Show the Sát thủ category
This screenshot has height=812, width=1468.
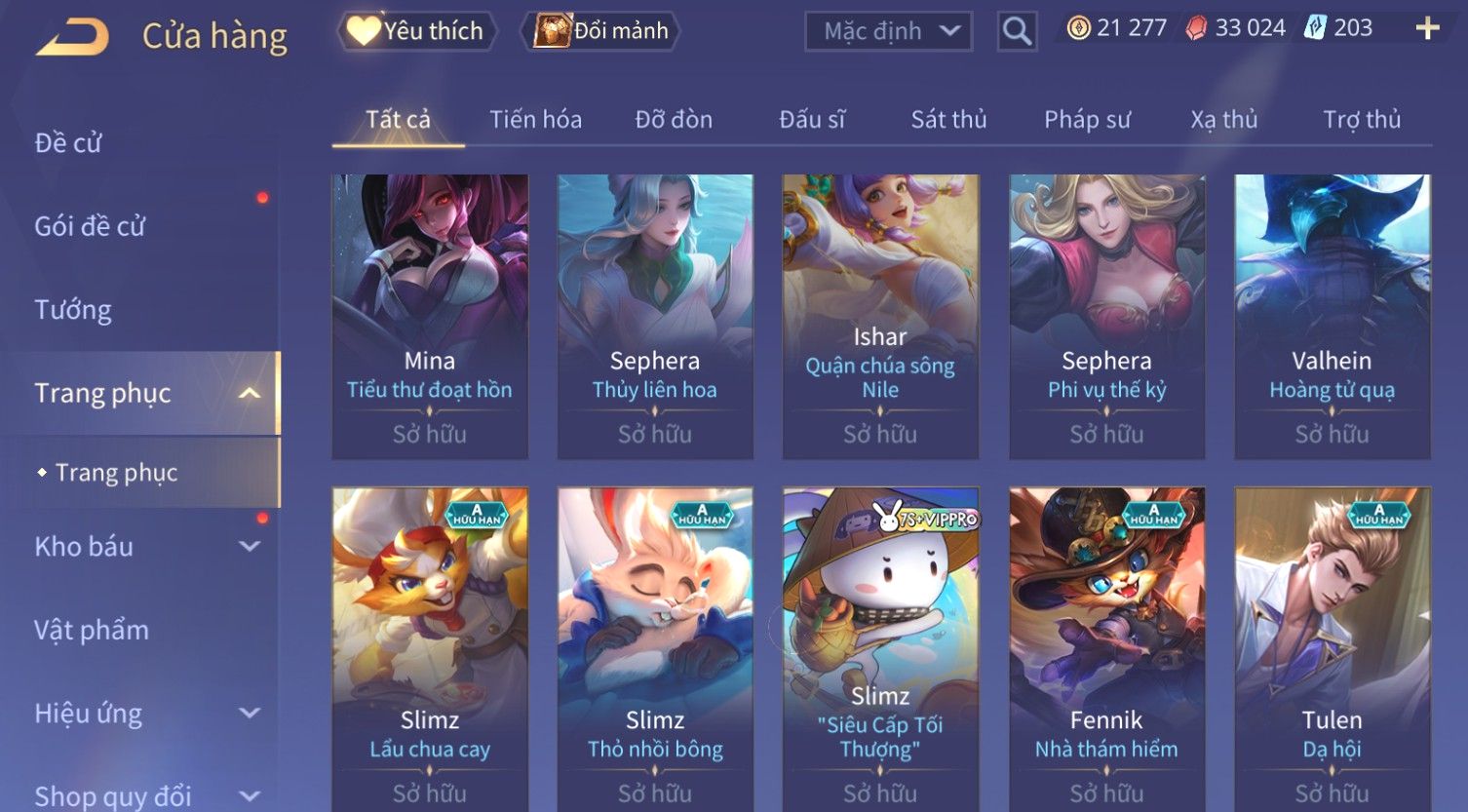[948, 120]
